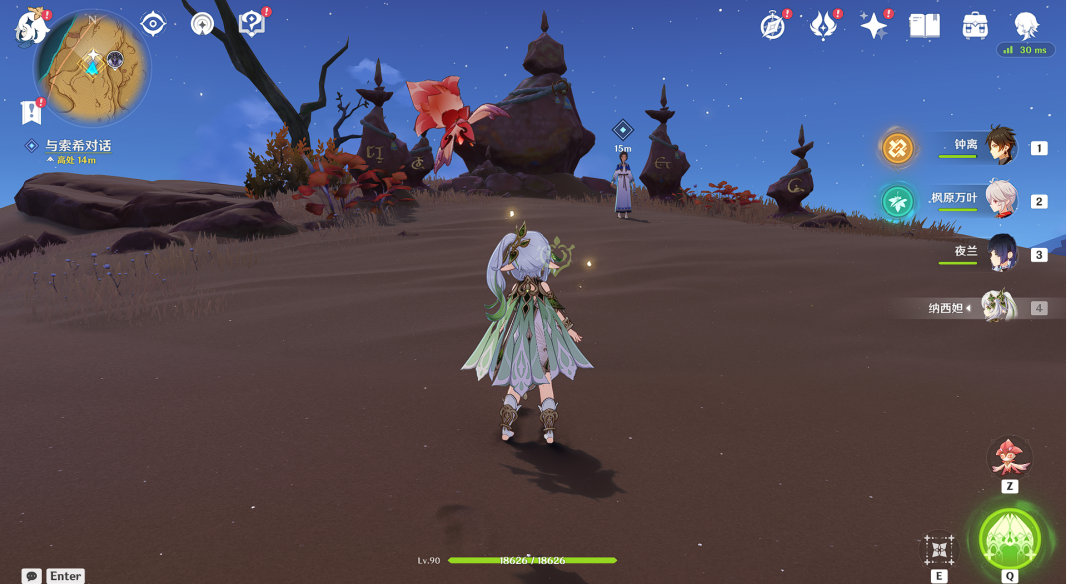Activate the elemental skill icon
This screenshot has width=1067, height=584.
coord(939,549)
